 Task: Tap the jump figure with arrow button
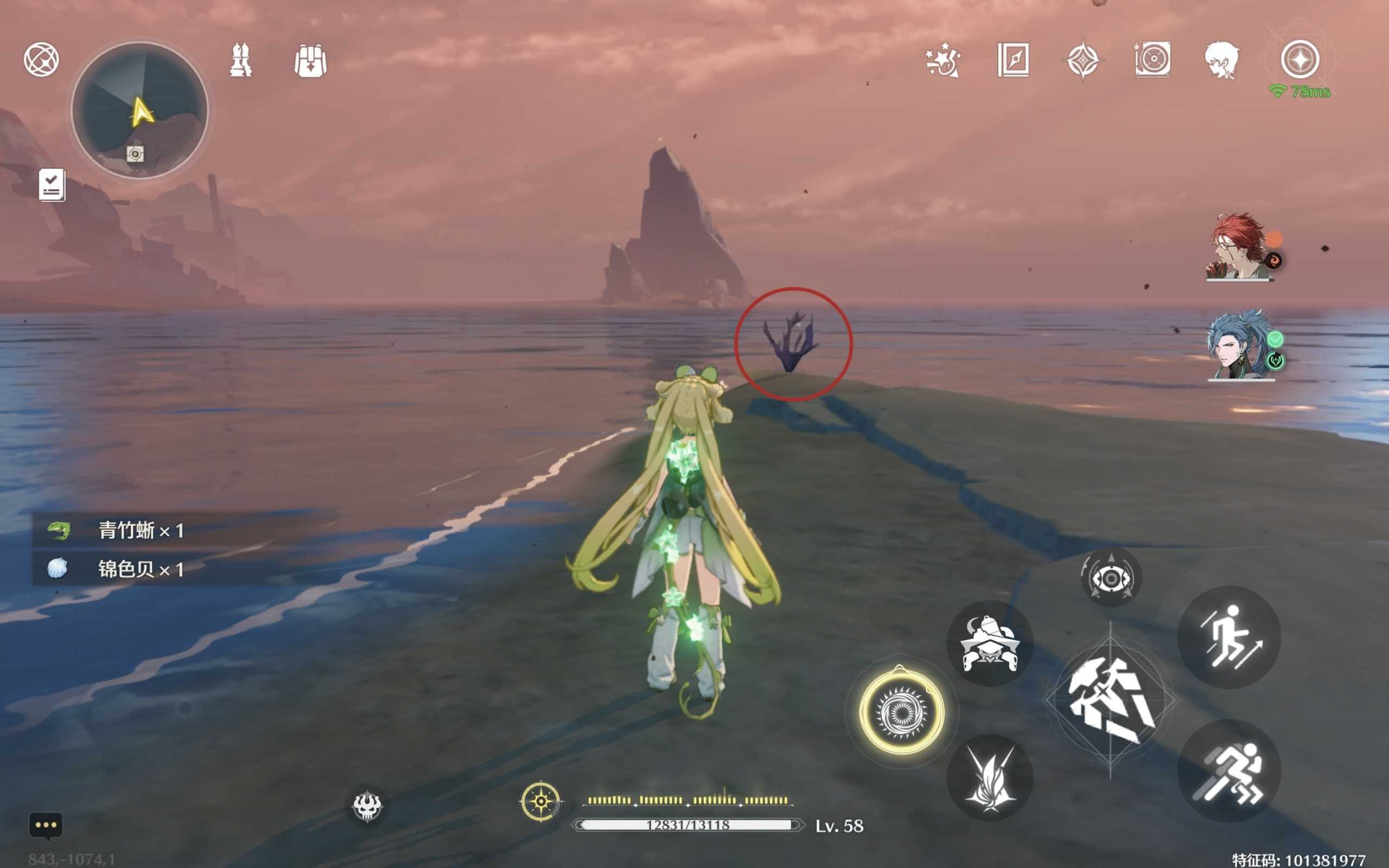(1229, 637)
